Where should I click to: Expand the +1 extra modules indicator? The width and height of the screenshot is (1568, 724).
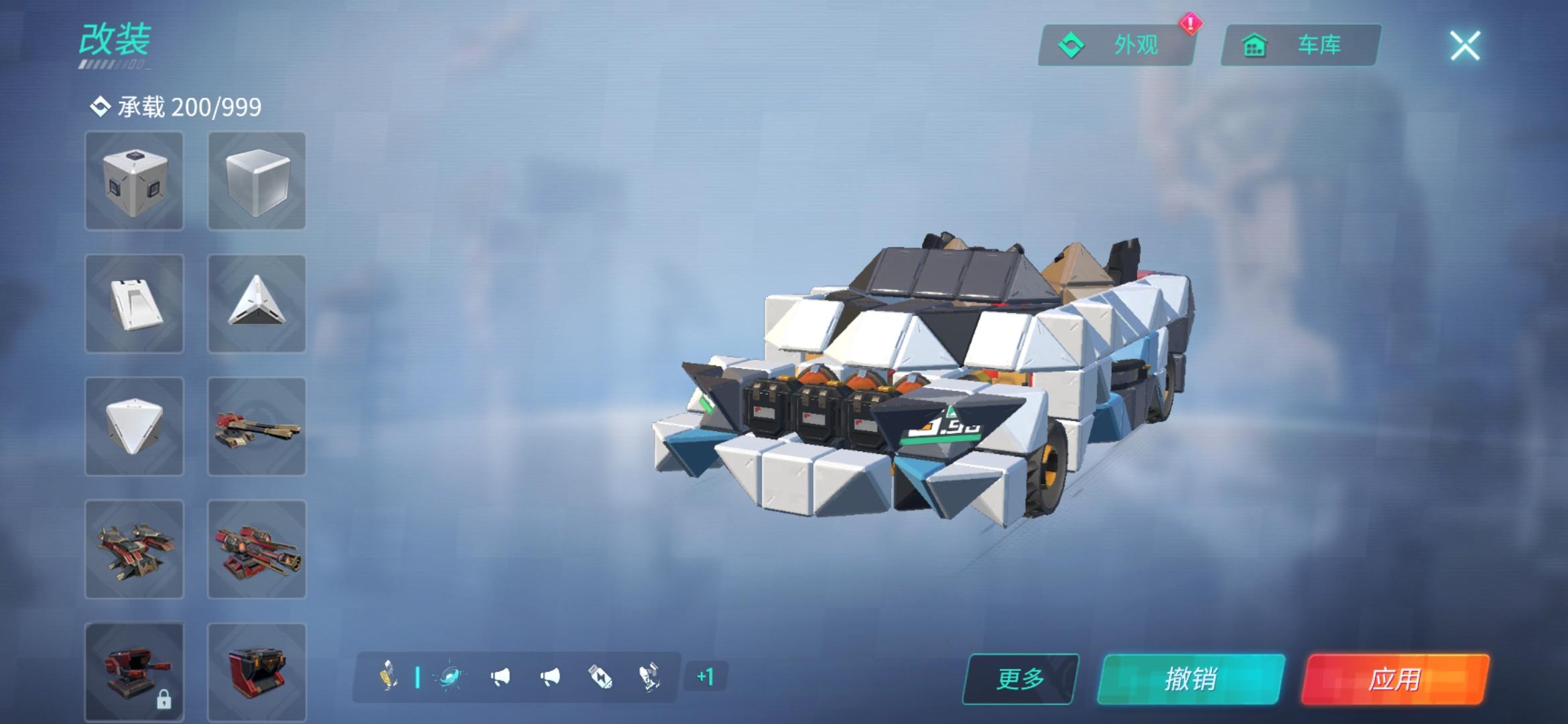click(x=705, y=677)
